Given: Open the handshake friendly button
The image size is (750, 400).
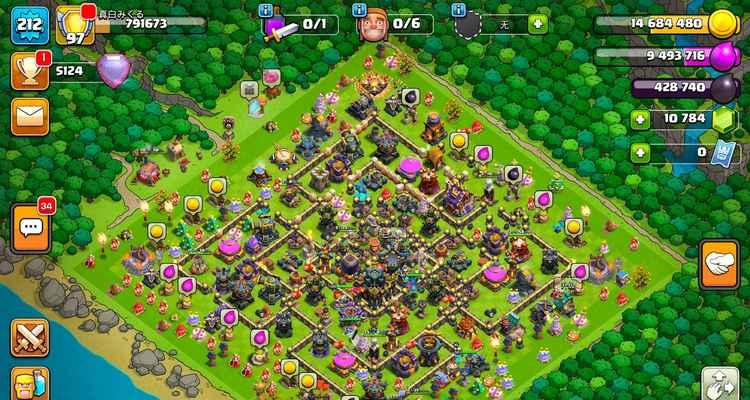Looking at the screenshot, I should tap(718, 264).
